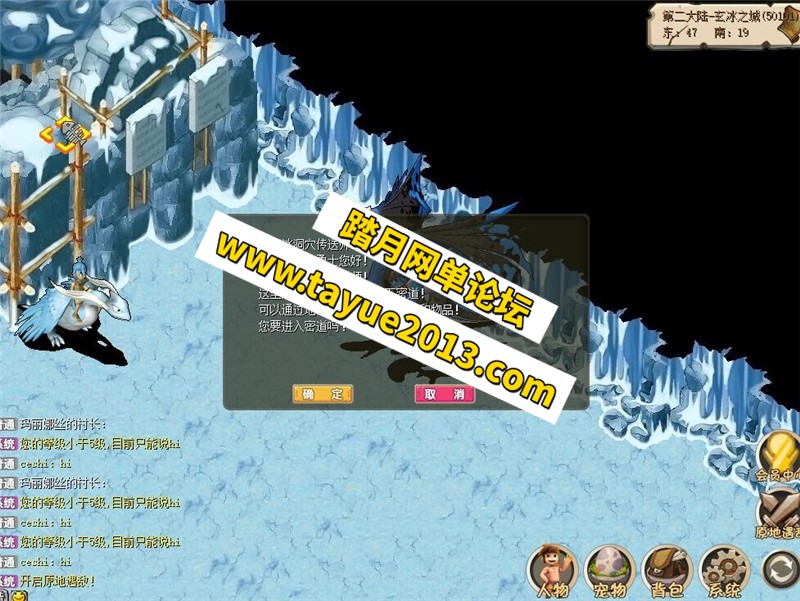Open the smiley emoji picker in chat
Screen dimensions: 800x601
(x=18, y=596)
